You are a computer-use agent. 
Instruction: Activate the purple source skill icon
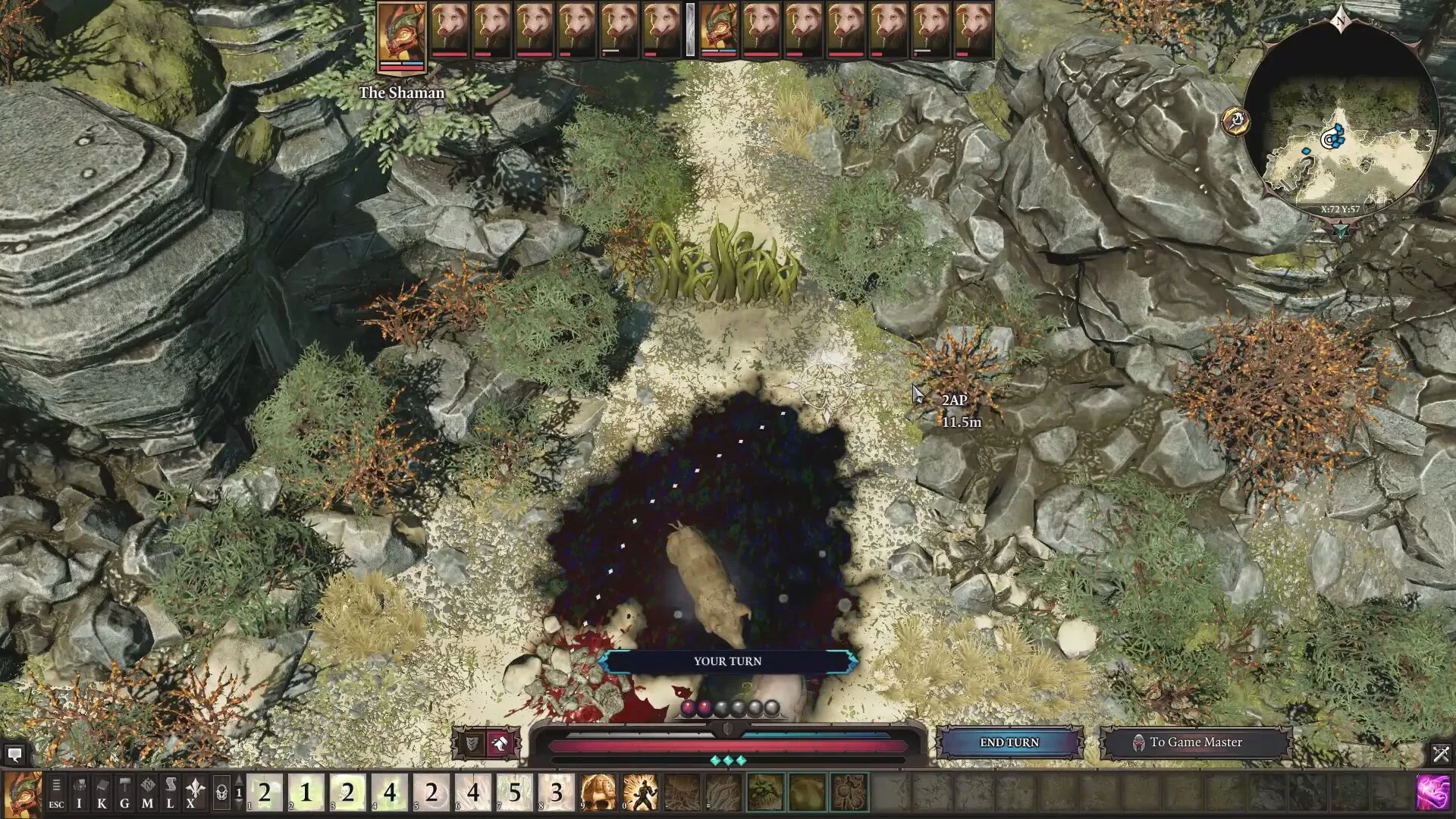pyautogui.click(x=1433, y=792)
